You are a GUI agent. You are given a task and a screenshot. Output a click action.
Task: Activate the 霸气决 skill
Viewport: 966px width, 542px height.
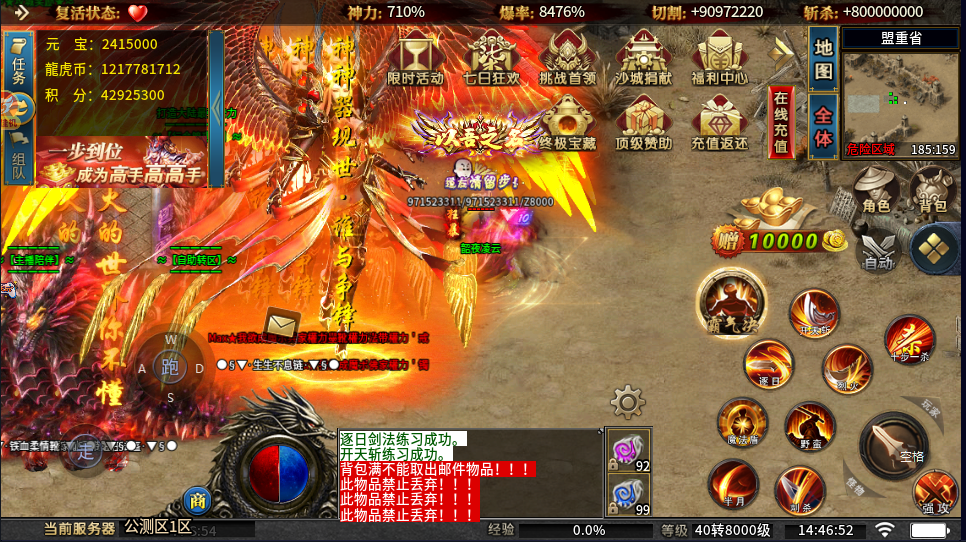(x=731, y=301)
